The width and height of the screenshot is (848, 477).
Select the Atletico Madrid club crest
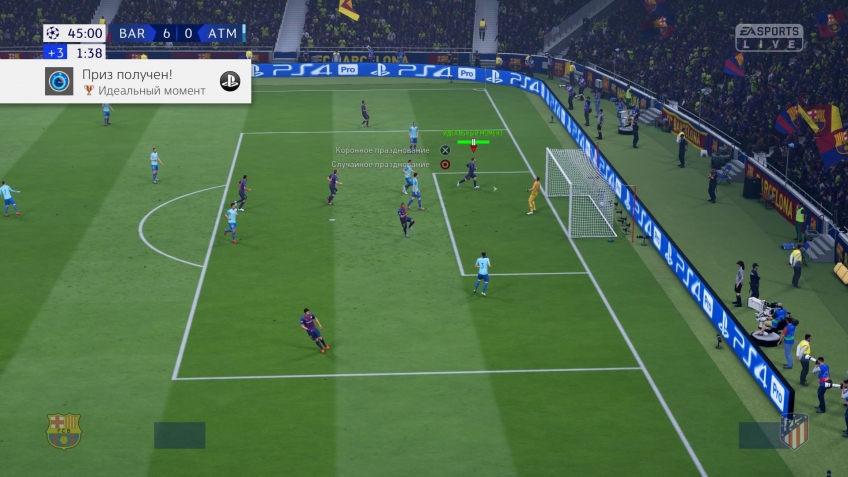[x=793, y=431]
